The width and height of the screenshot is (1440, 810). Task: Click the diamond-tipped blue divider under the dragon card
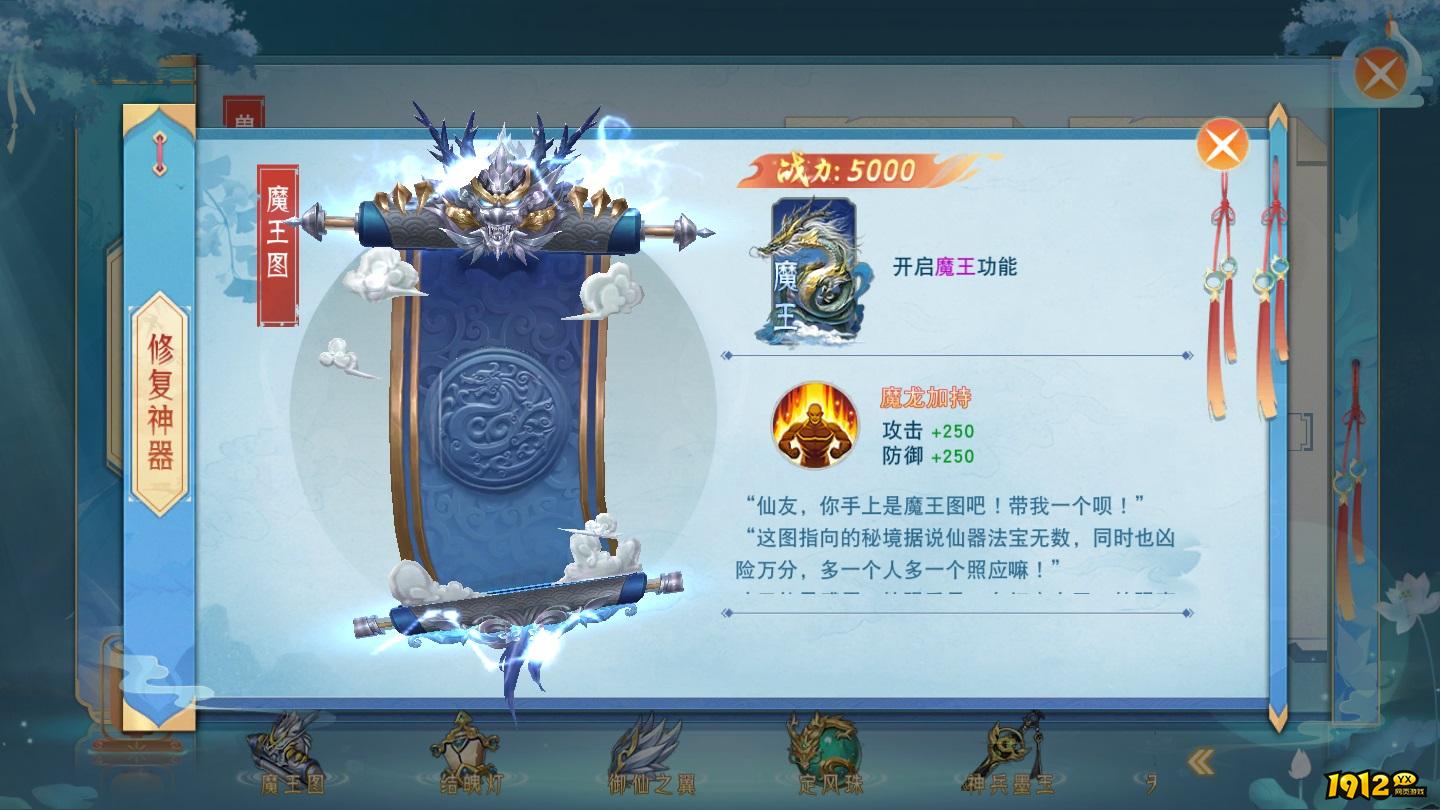coord(955,352)
